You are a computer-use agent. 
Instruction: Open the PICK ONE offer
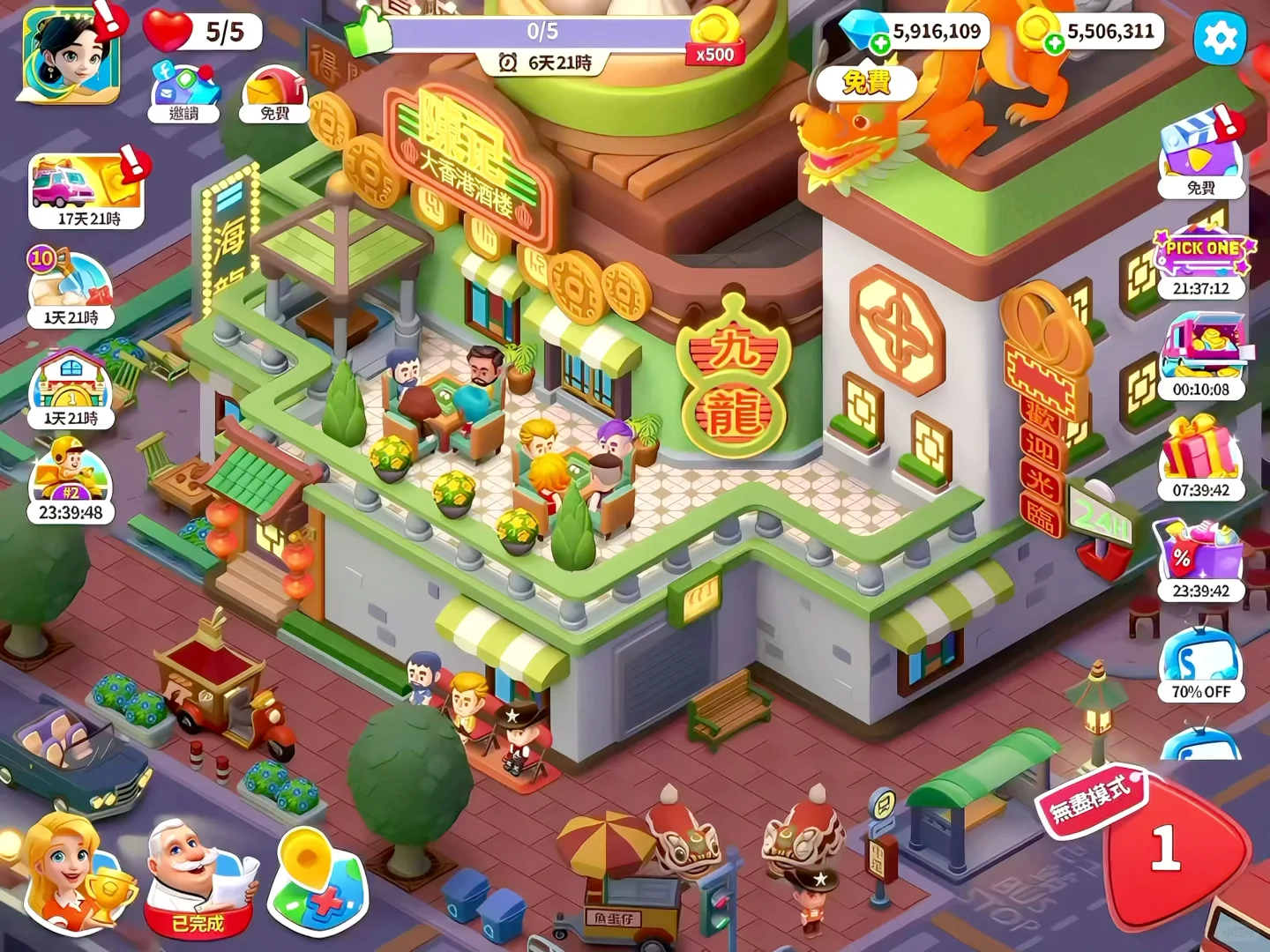[x=1201, y=263]
